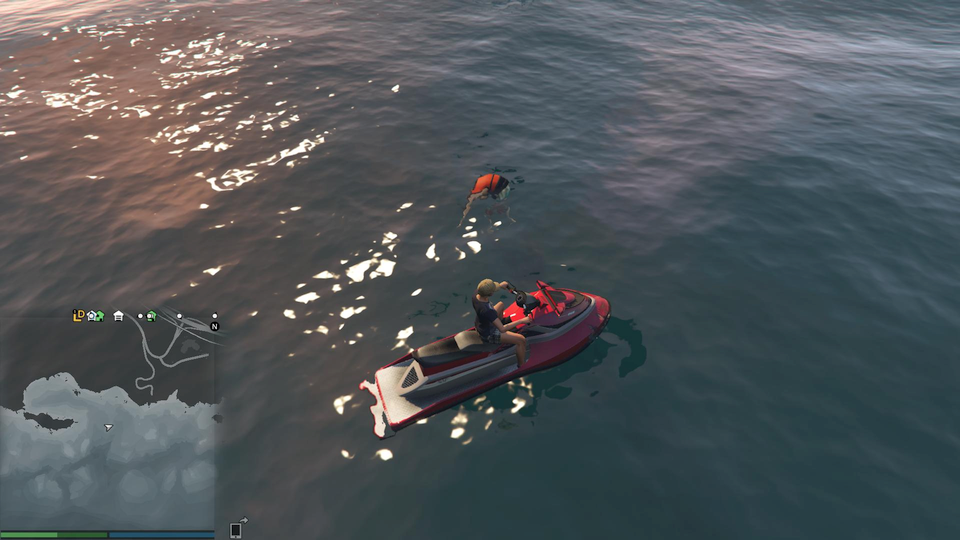960x540 pixels.
Task: Click the north compass marker on the minimap
Action: tap(214, 326)
